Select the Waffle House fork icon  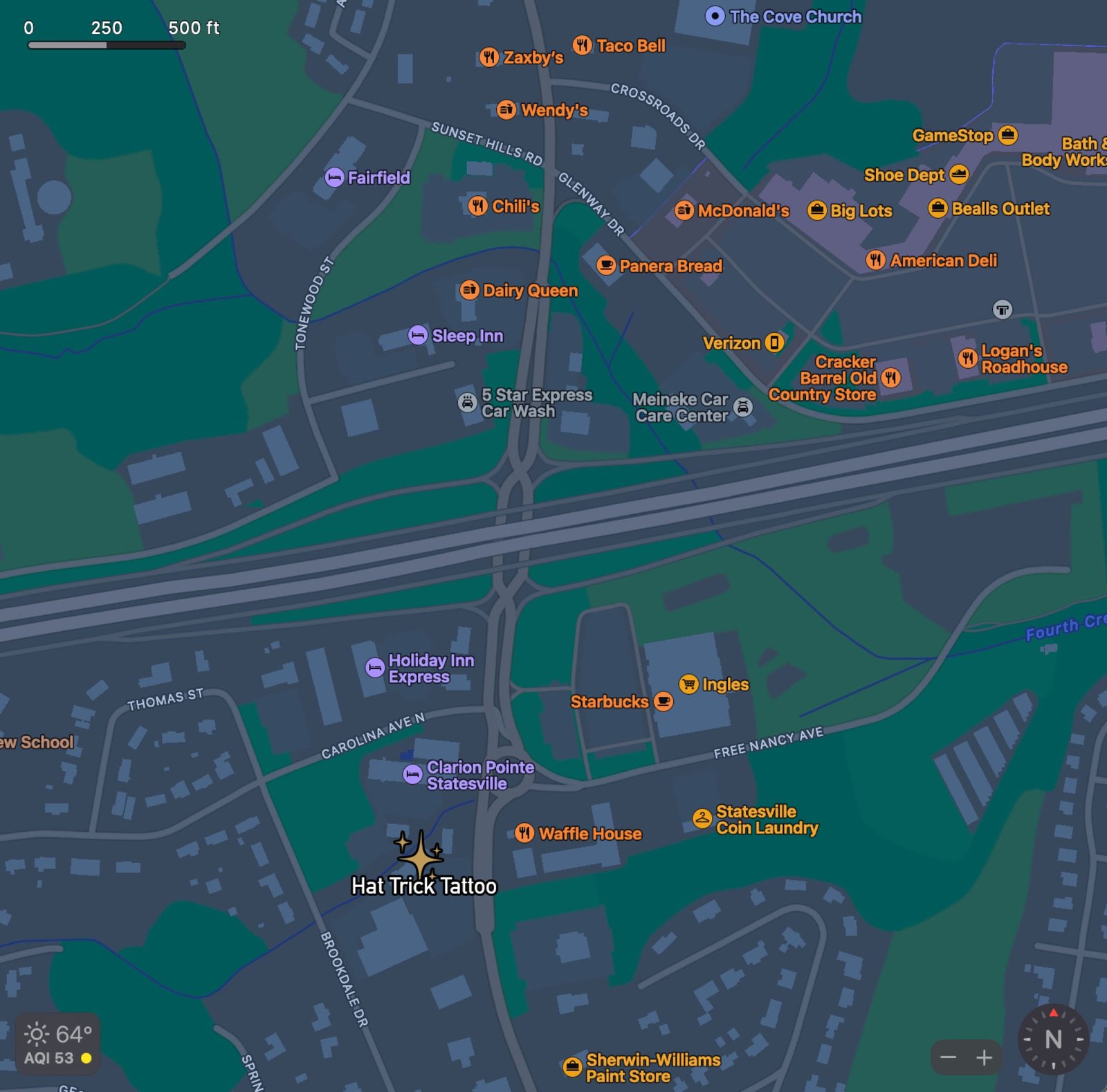pyautogui.click(x=526, y=834)
